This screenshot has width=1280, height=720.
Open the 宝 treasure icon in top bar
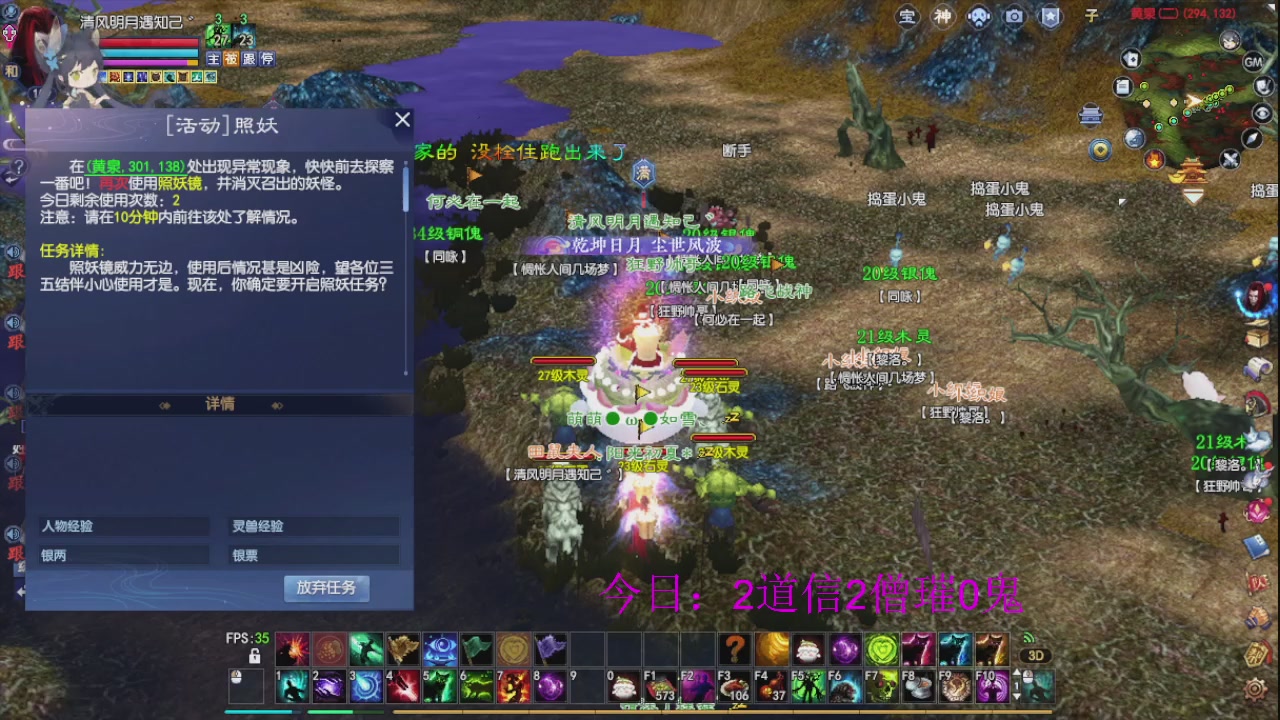pyautogui.click(x=907, y=17)
